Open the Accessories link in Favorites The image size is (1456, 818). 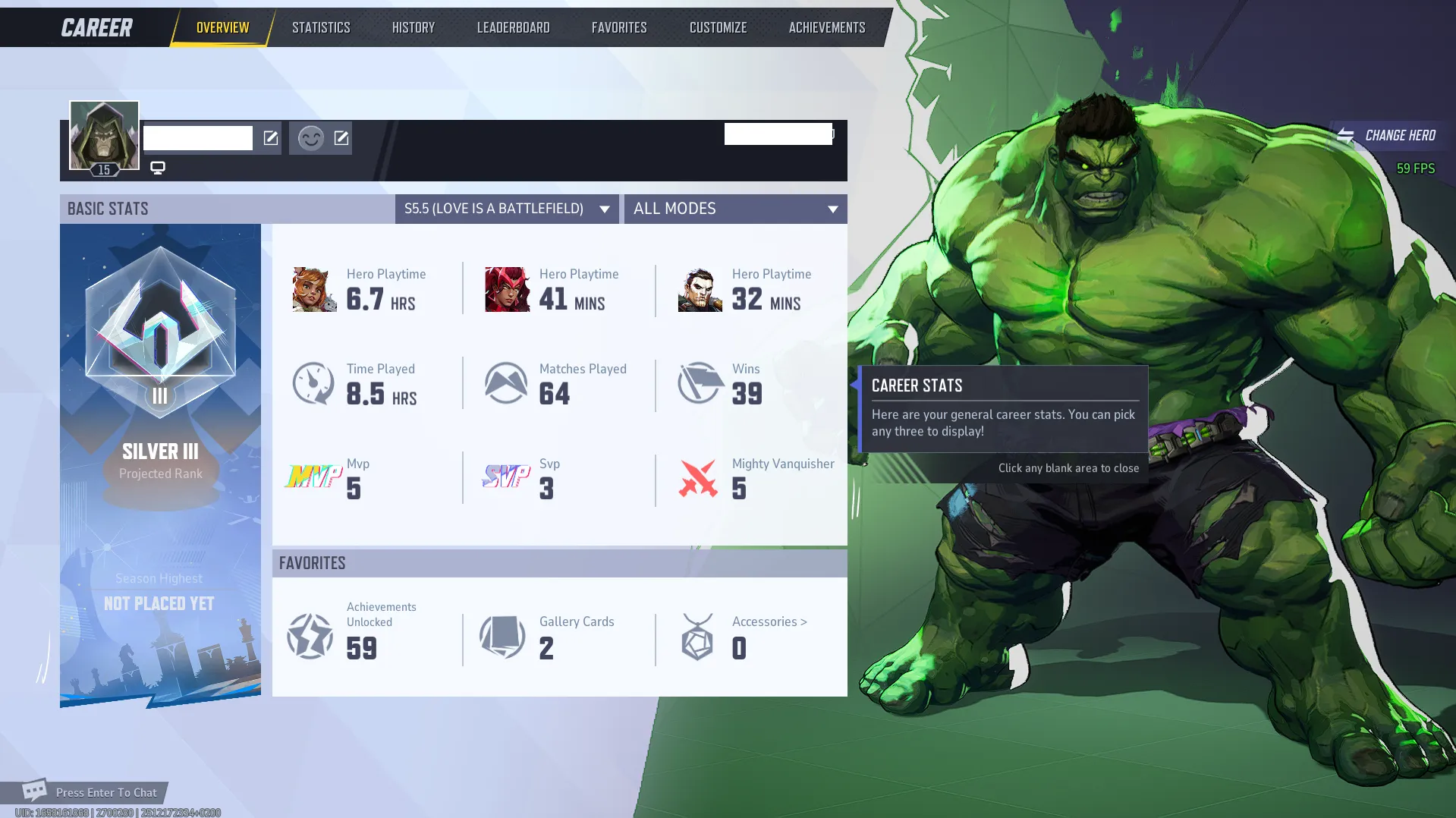768,621
